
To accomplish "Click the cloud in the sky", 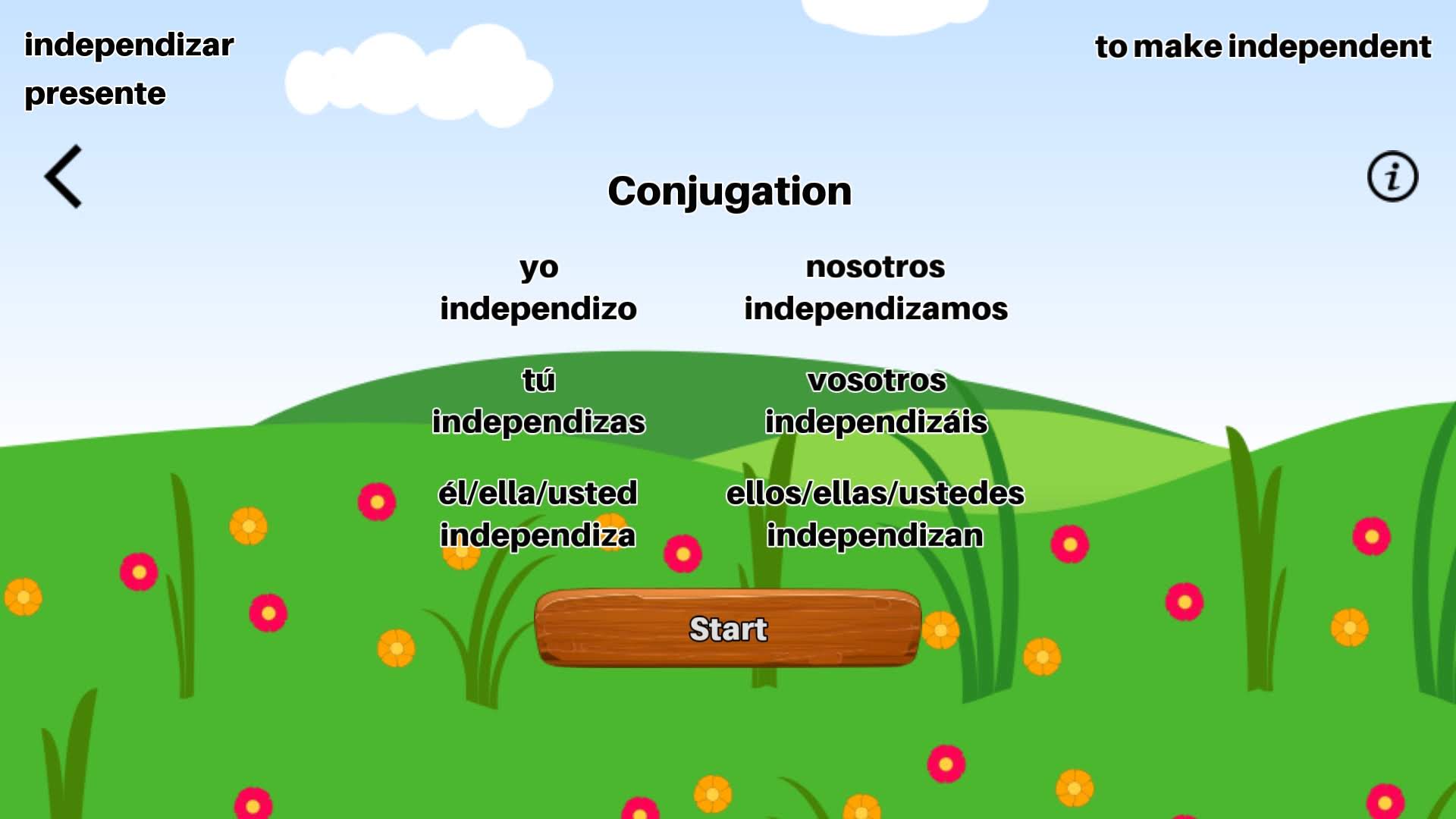I will [418, 76].
